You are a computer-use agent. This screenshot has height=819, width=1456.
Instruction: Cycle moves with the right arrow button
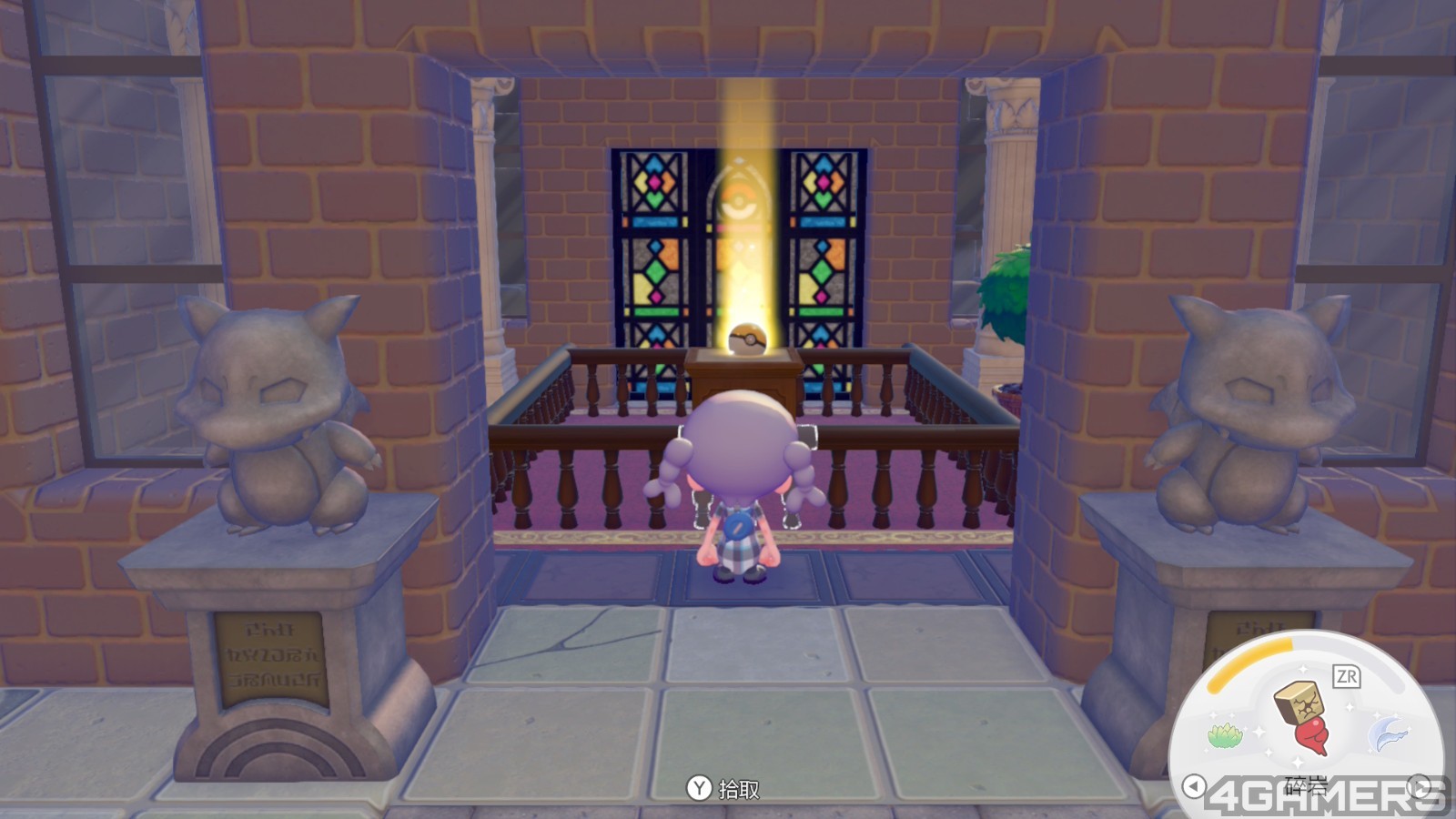click(x=1419, y=785)
